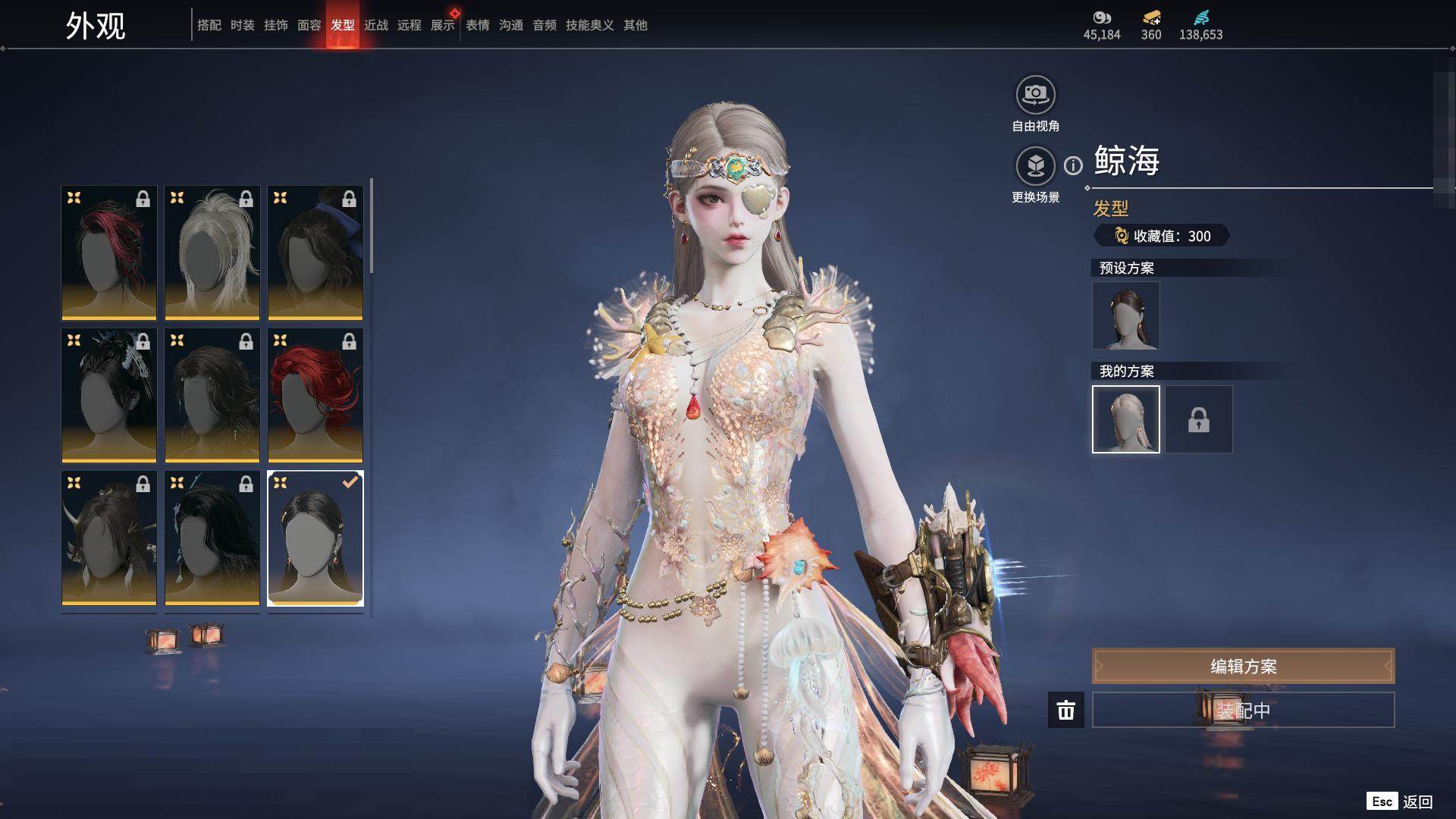Select the 预设方案 hairstyle thumbnail
The image size is (1456, 819).
[x=1125, y=315]
